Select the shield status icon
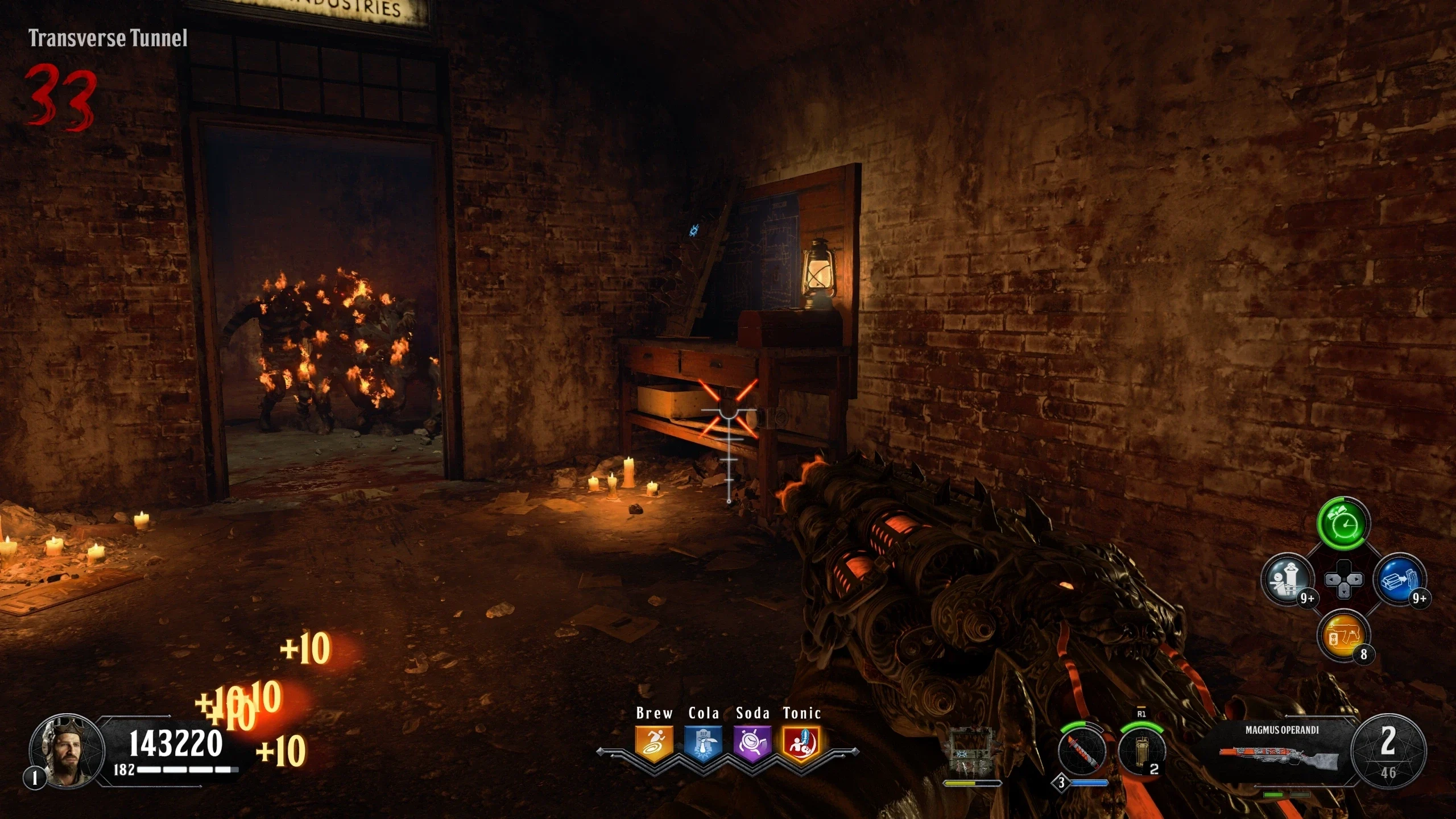 973,752
